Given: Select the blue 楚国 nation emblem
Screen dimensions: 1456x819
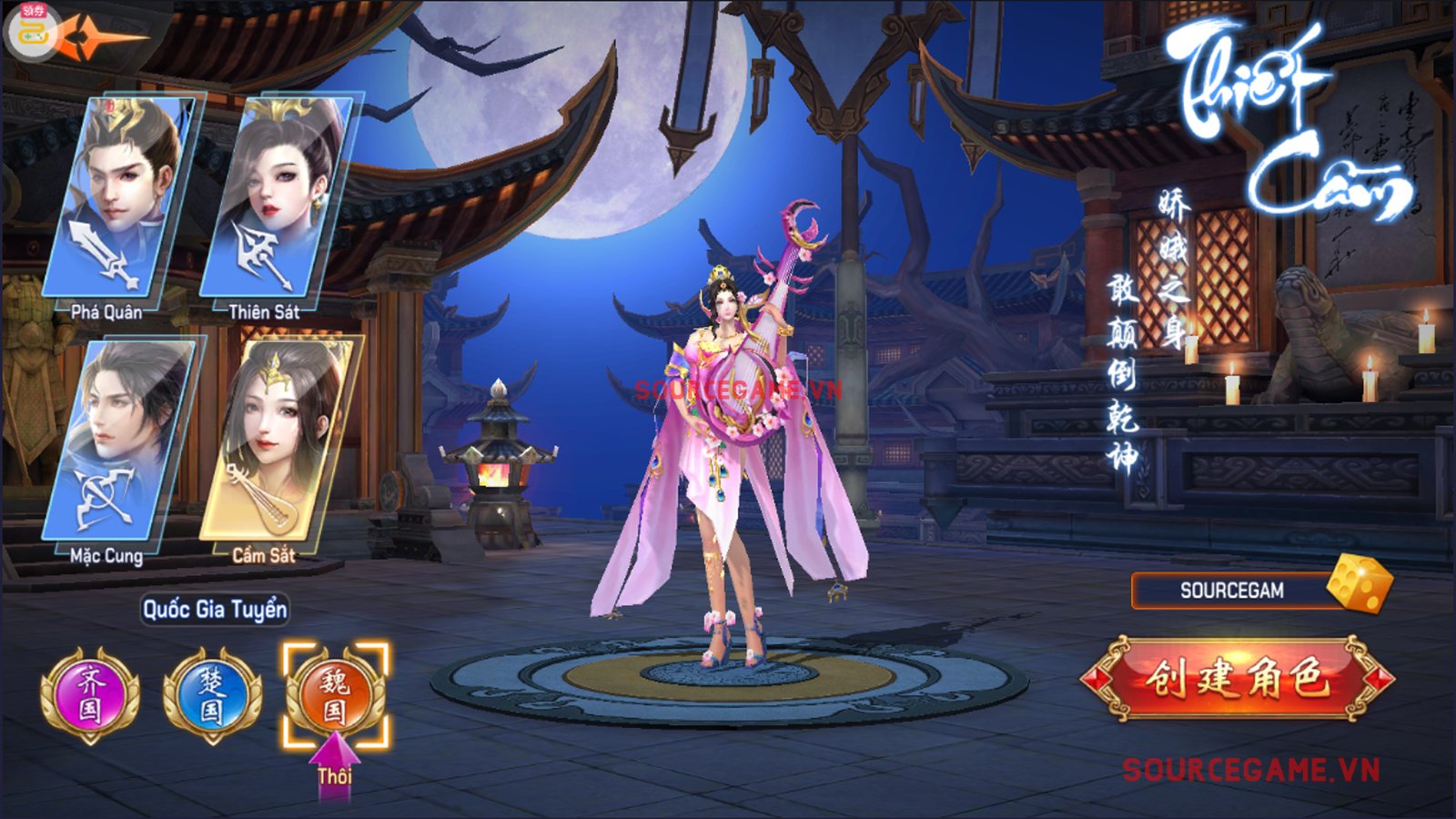Looking at the screenshot, I should pos(212,695).
